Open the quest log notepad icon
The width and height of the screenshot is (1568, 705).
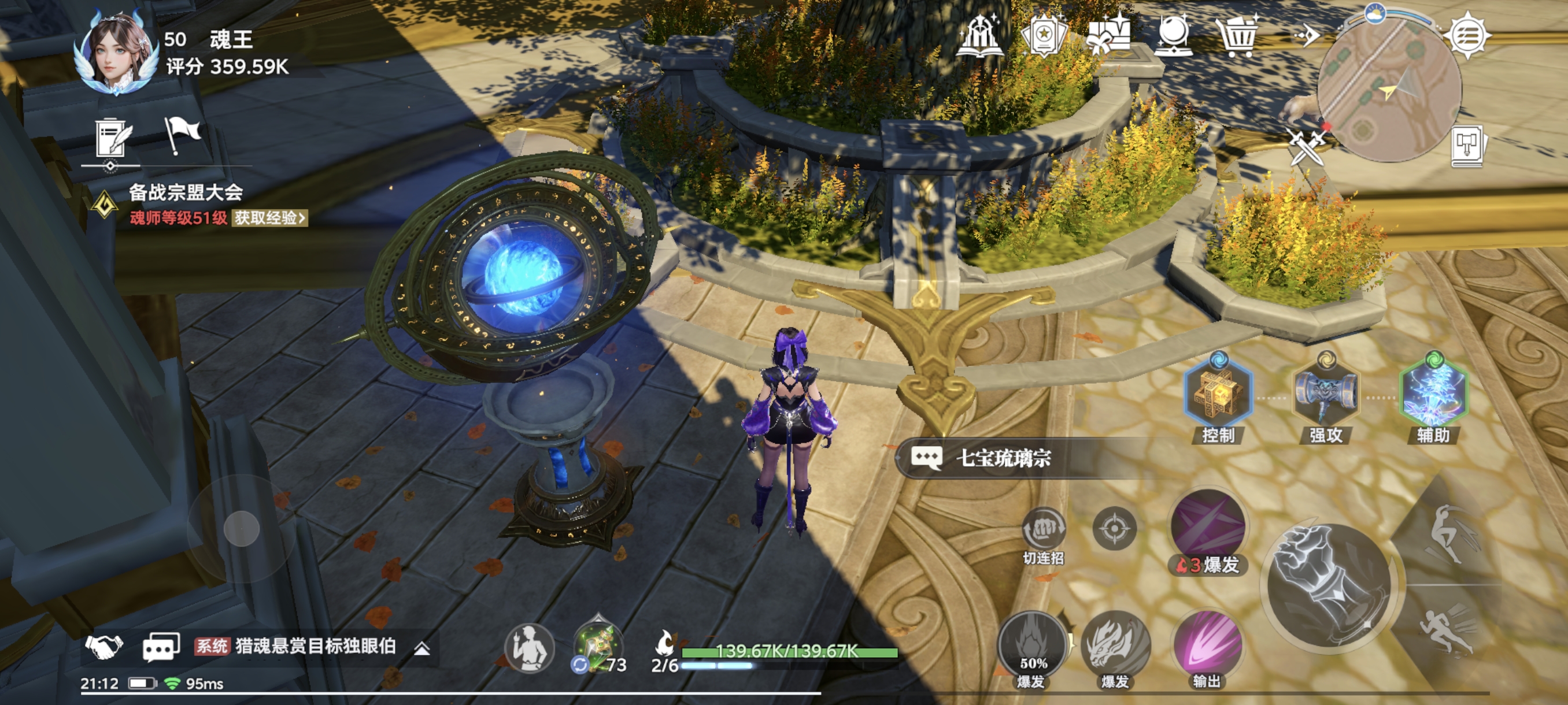tap(113, 137)
